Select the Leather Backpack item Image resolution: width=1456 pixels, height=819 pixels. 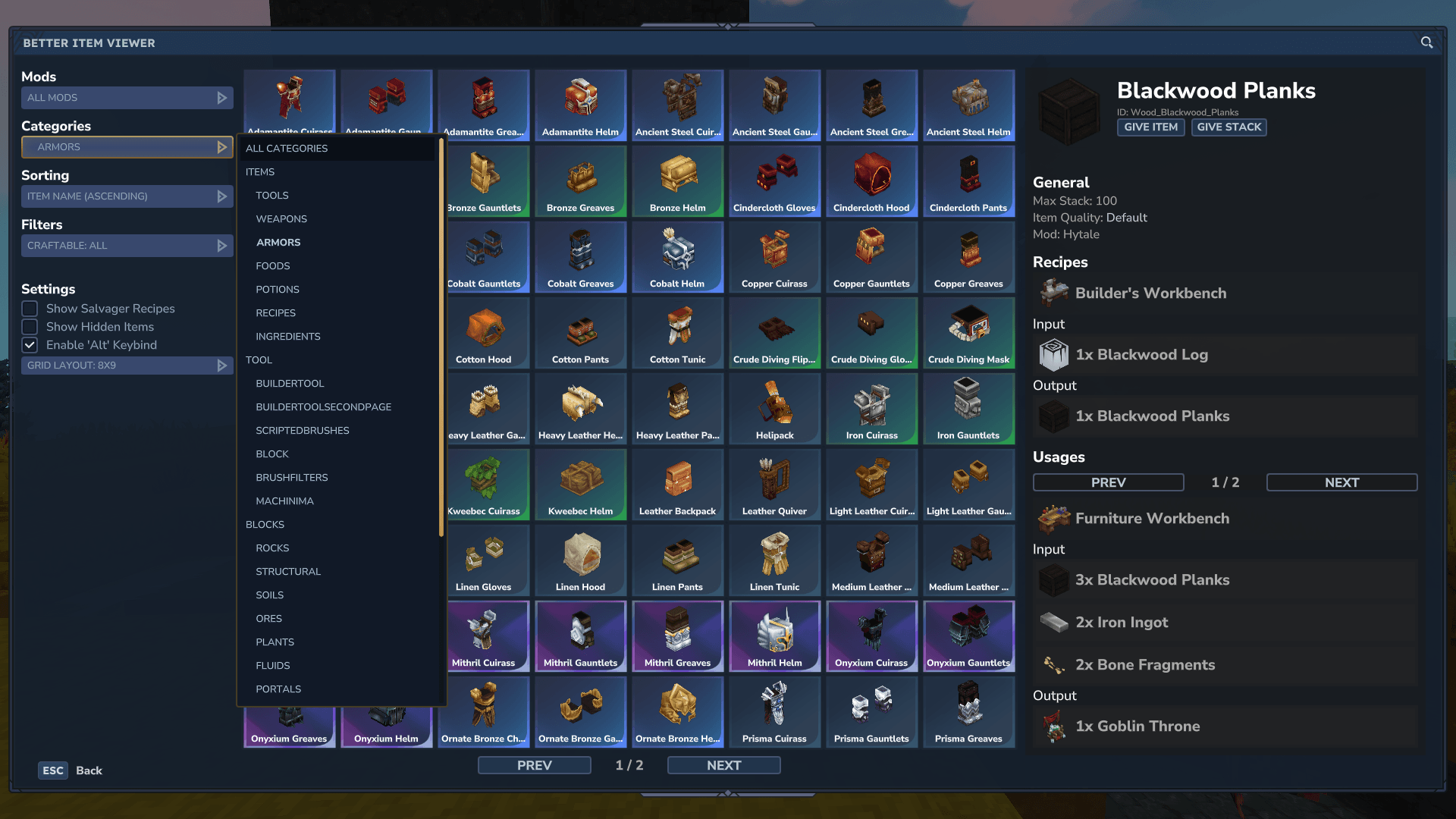click(x=677, y=482)
